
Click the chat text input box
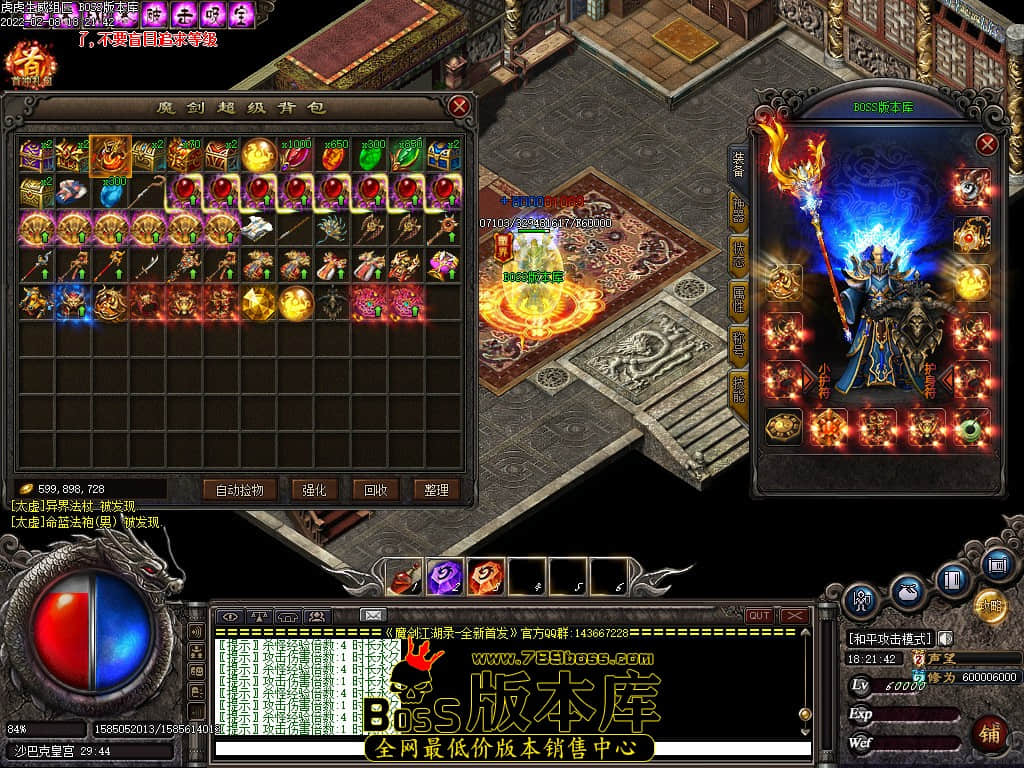pyautogui.click(x=510, y=748)
